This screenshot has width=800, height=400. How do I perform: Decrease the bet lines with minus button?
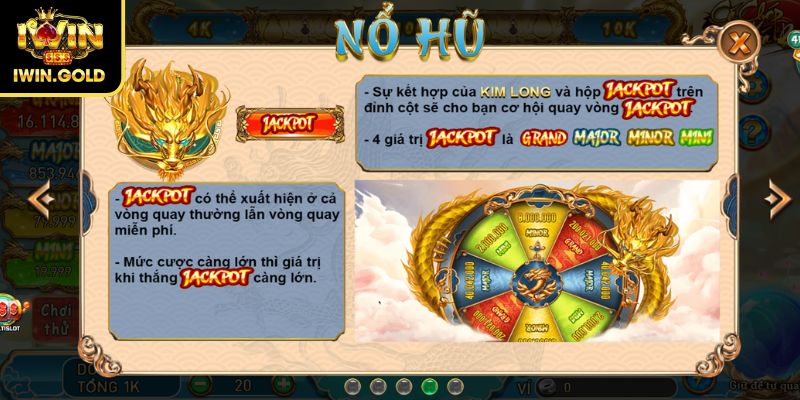(198, 385)
